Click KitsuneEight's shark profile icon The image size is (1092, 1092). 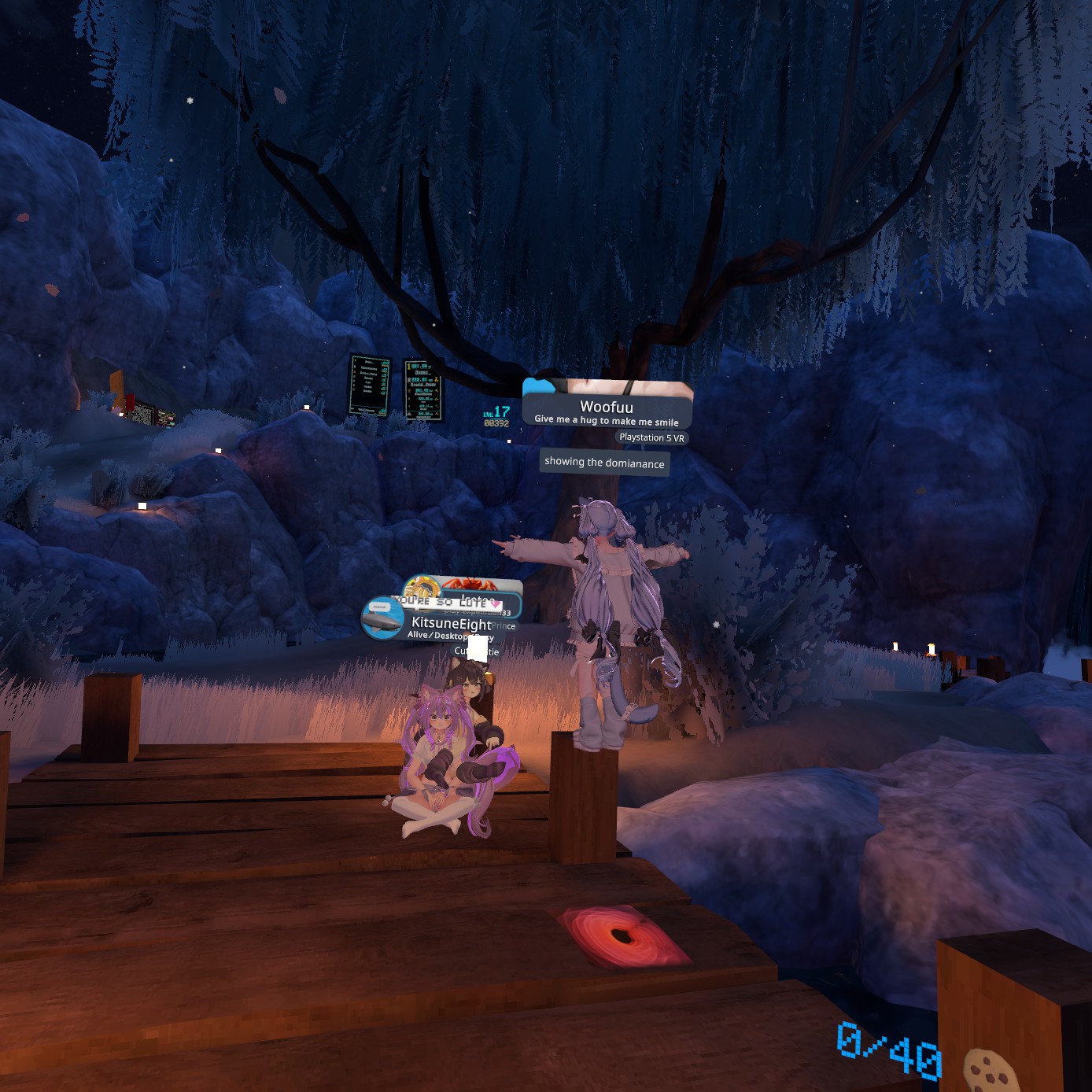(x=383, y=618)
